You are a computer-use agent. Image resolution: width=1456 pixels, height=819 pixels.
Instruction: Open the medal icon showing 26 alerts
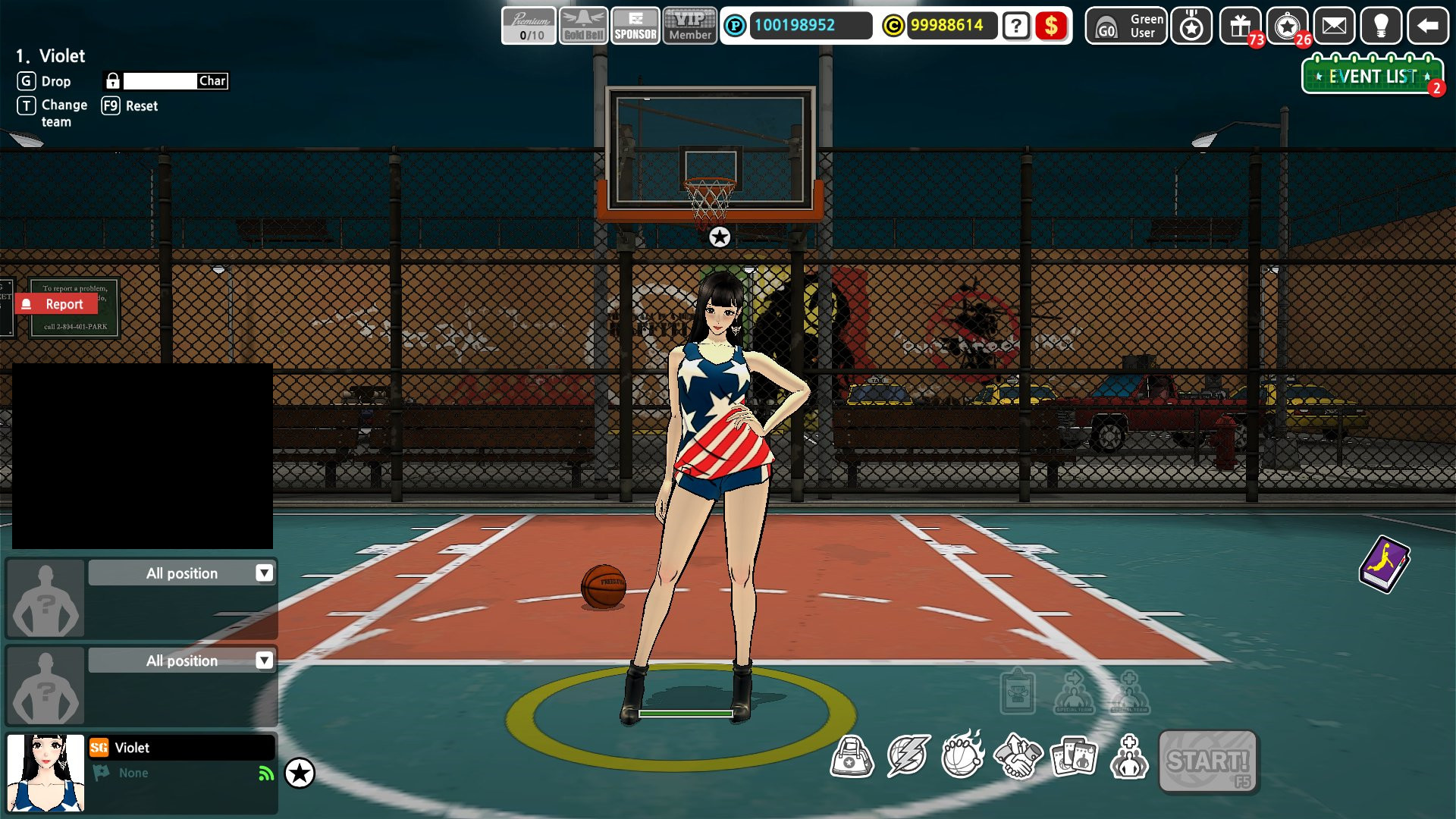[x=1287, y=27]
